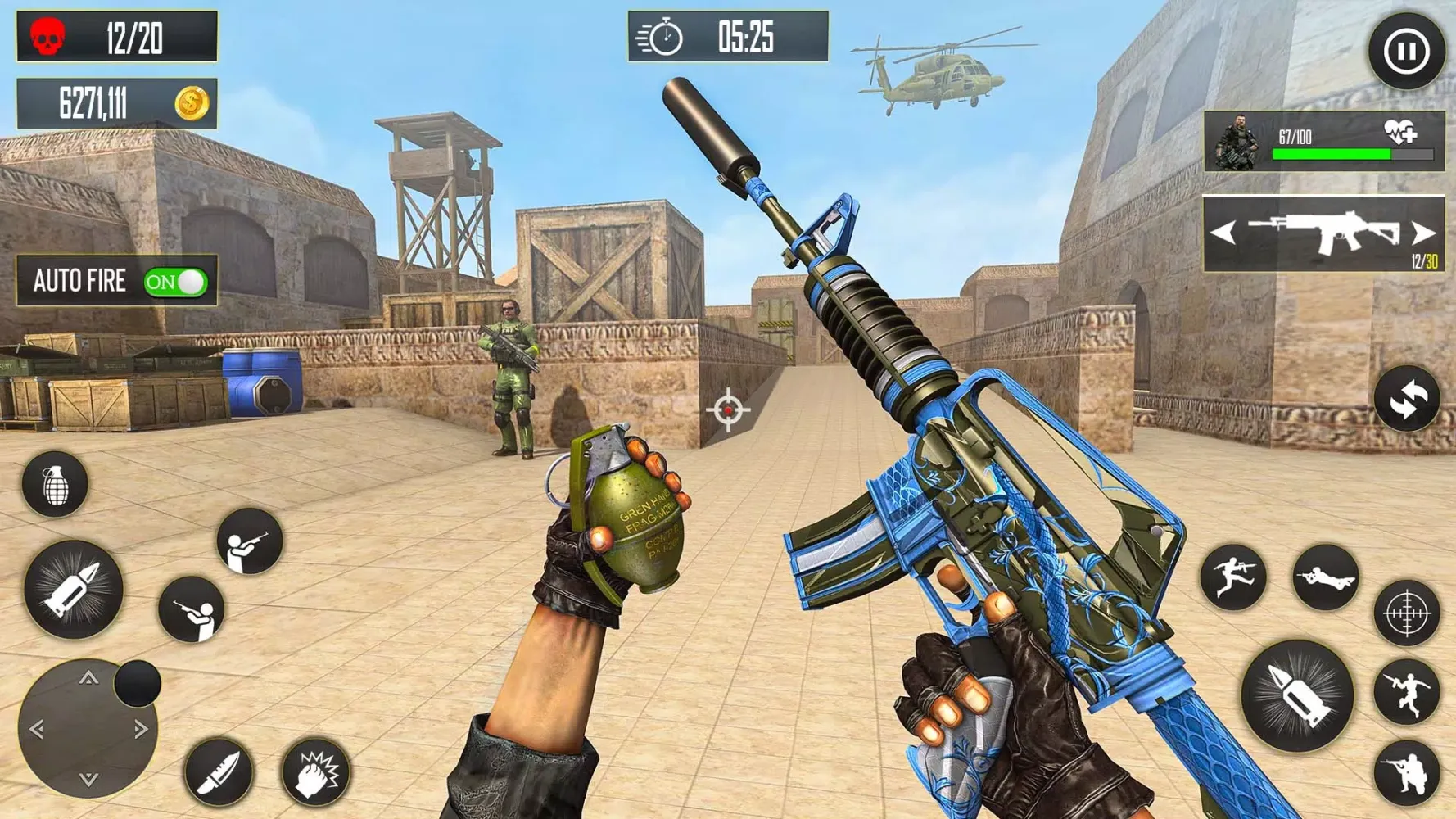Switch to the previous weapon arrow
The width and height of the screenshot is (1456, 819).
point(1223,233)
